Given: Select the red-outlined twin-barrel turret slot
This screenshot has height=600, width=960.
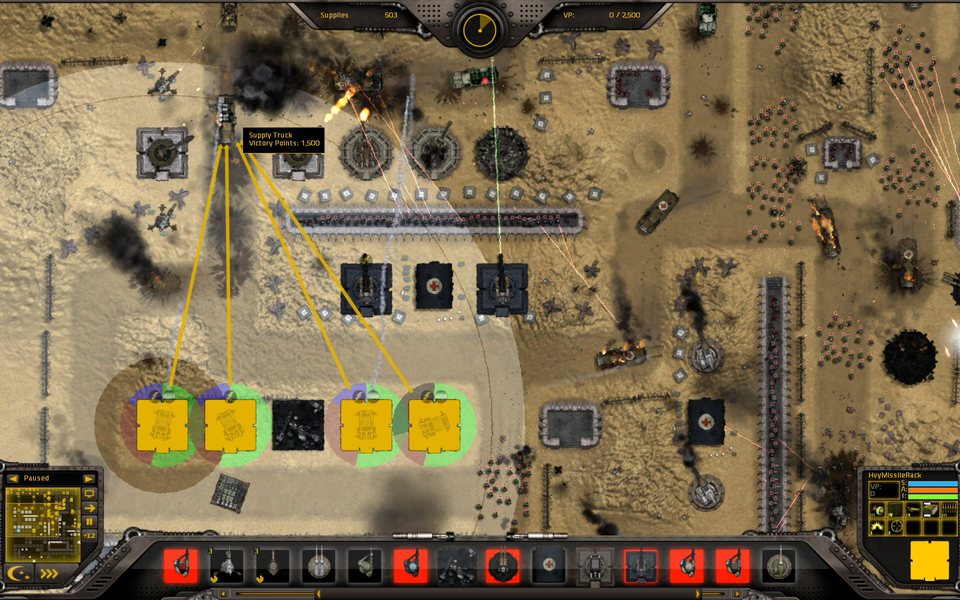Looking at the screenshot, I should pos(641,565).
